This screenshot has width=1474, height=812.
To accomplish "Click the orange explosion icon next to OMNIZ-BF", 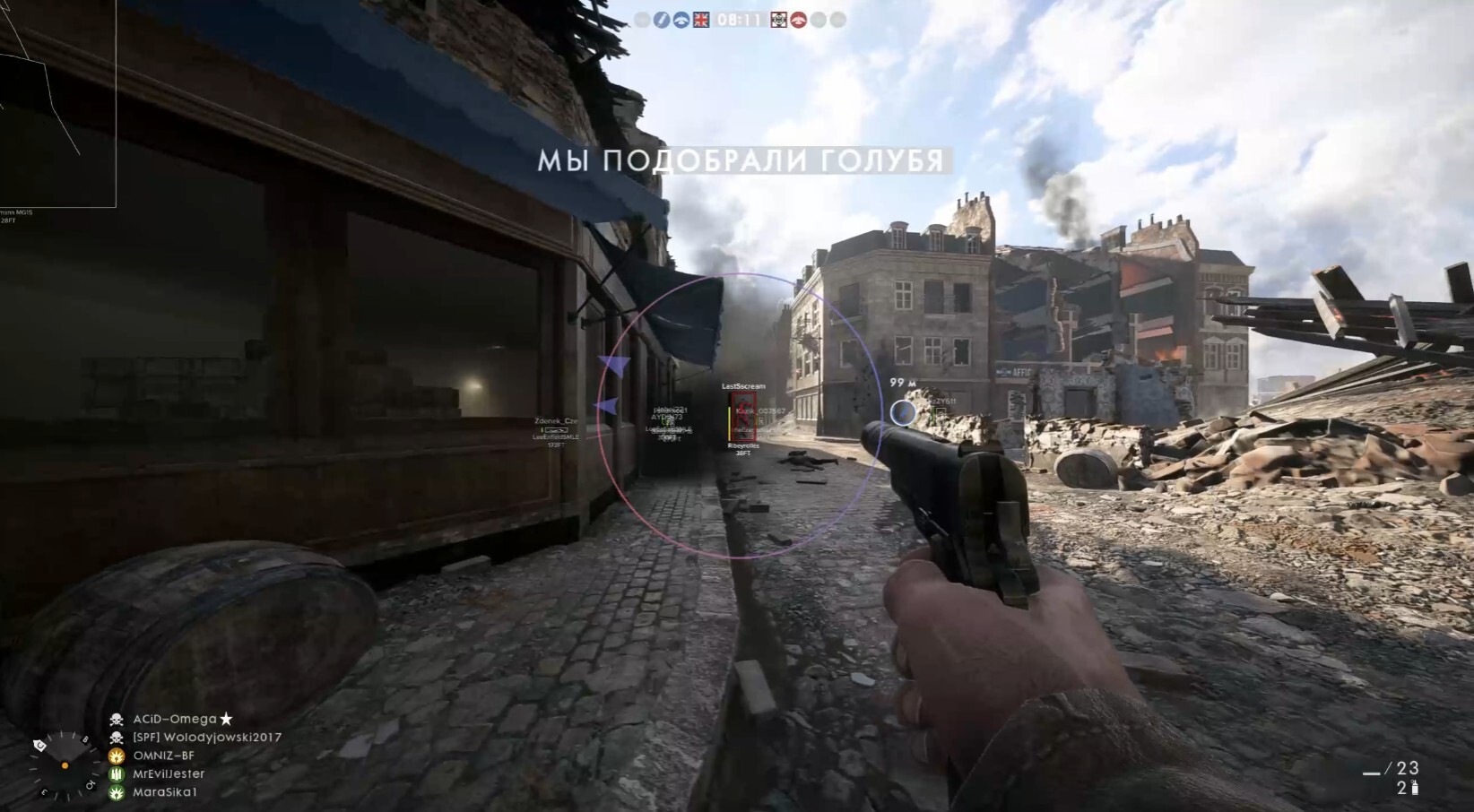I will pos(116,757).
